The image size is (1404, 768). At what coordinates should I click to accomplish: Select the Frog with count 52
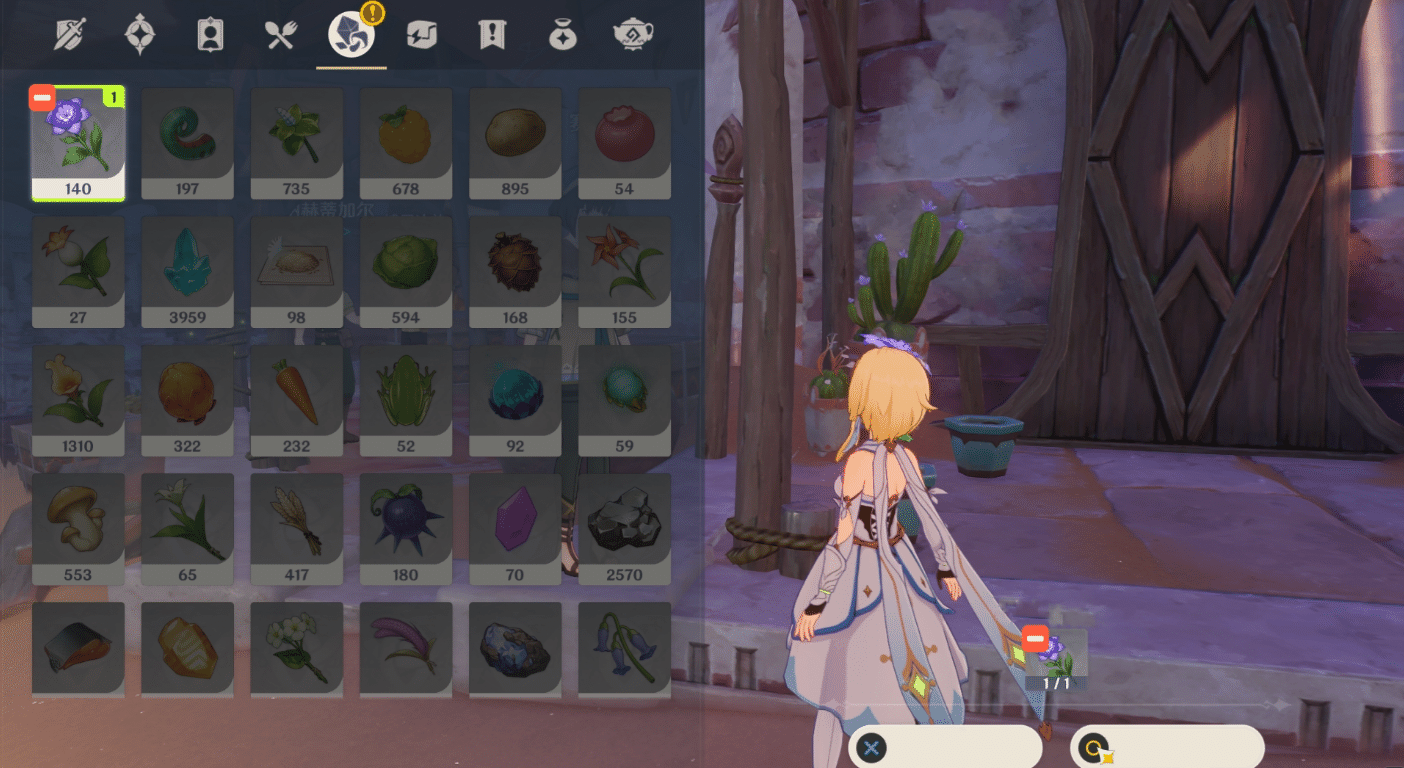tap(406, 398)
